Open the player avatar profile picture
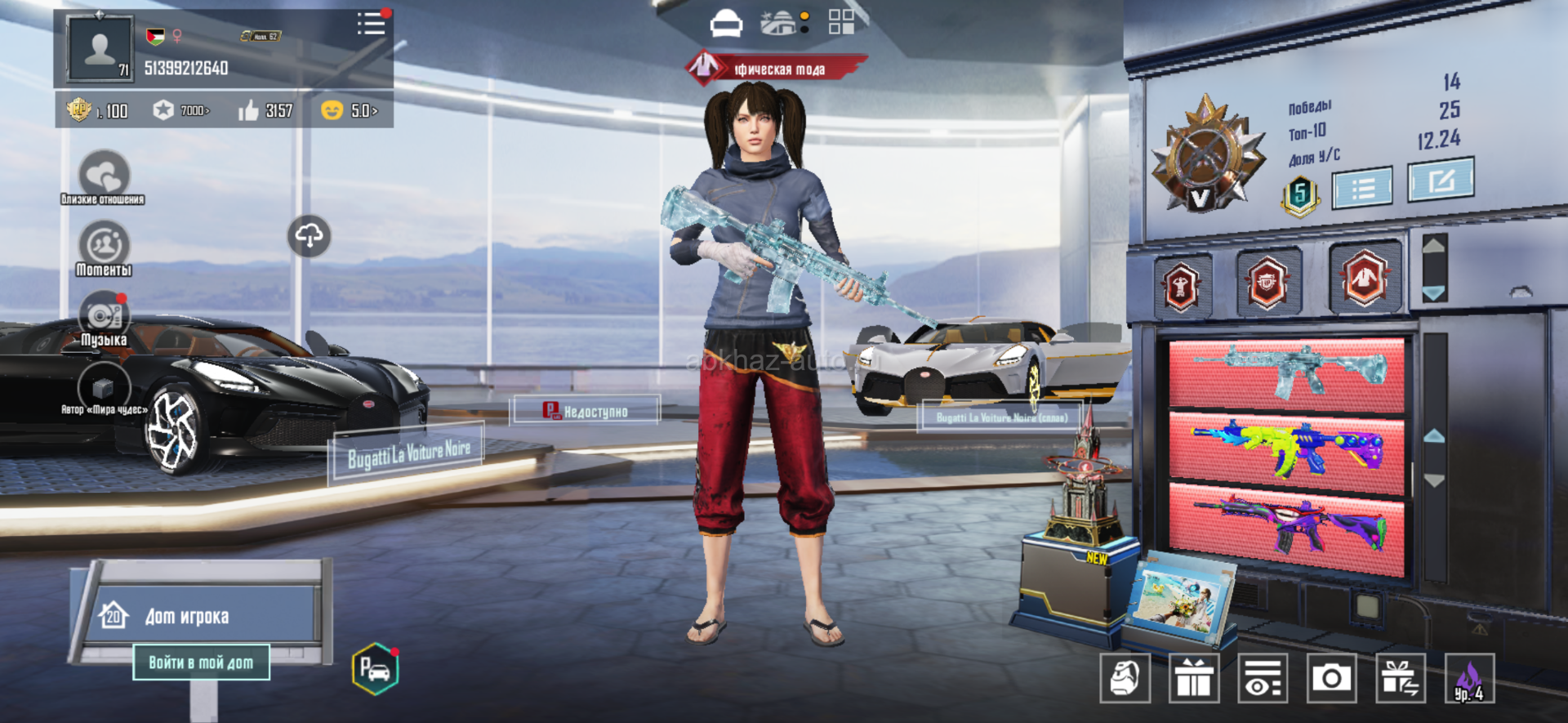The height and width of the screenshot is (723, 1568). click(x=100, y=49)
